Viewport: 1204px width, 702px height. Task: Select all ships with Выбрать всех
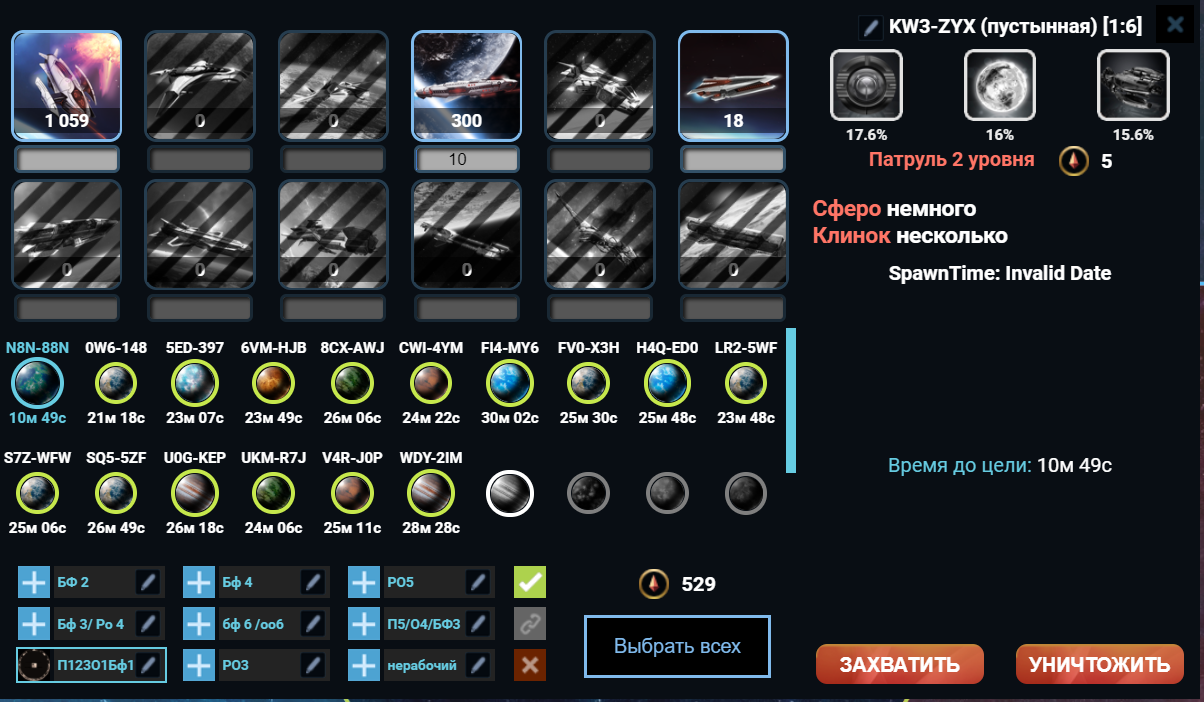tap(677, 646)
